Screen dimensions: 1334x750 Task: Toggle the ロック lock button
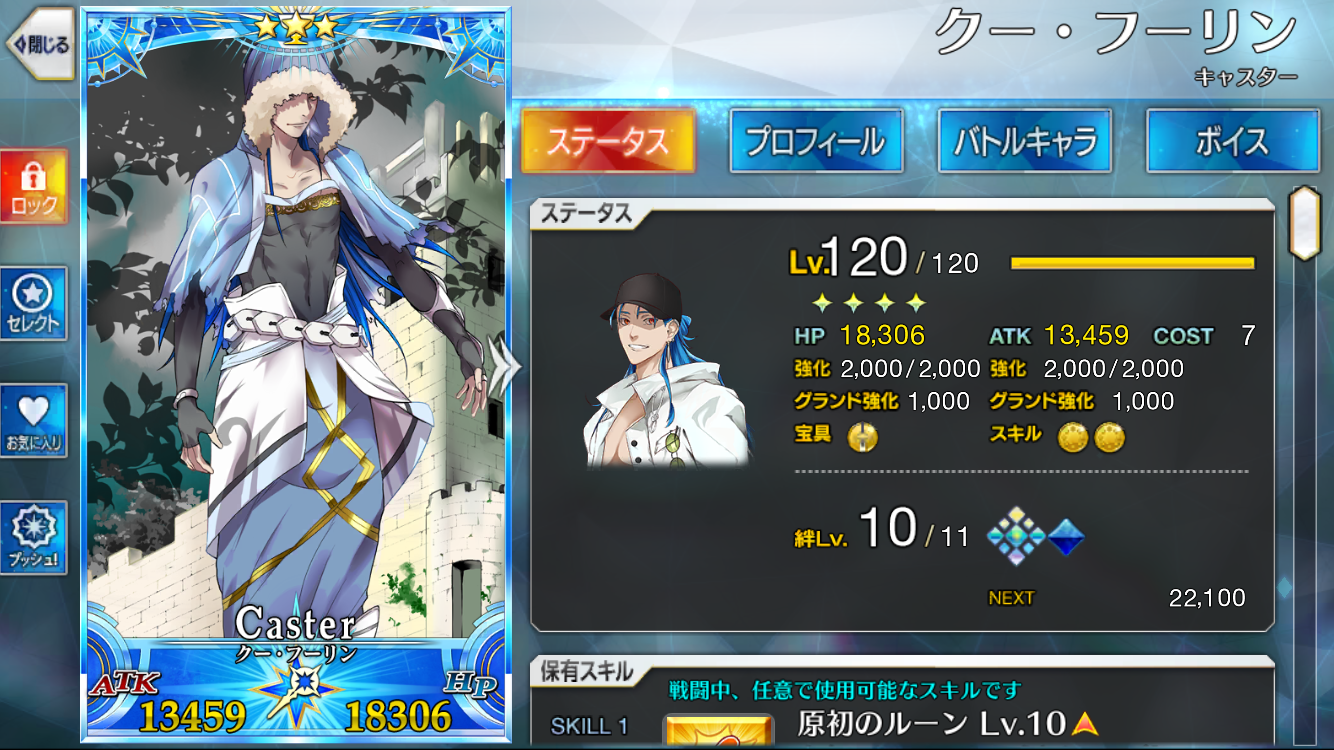(34, 187)
